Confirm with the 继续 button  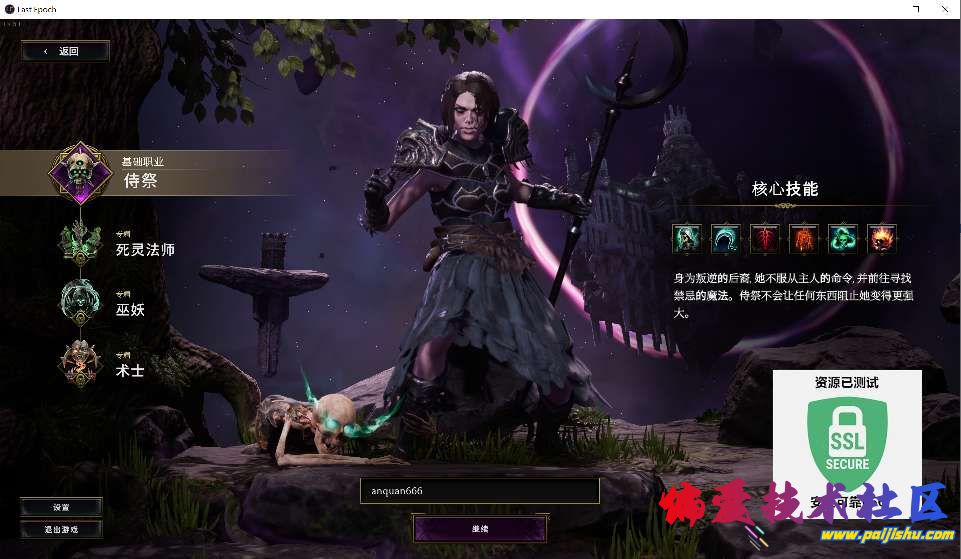pyautogui.click(x=480, y=528)
